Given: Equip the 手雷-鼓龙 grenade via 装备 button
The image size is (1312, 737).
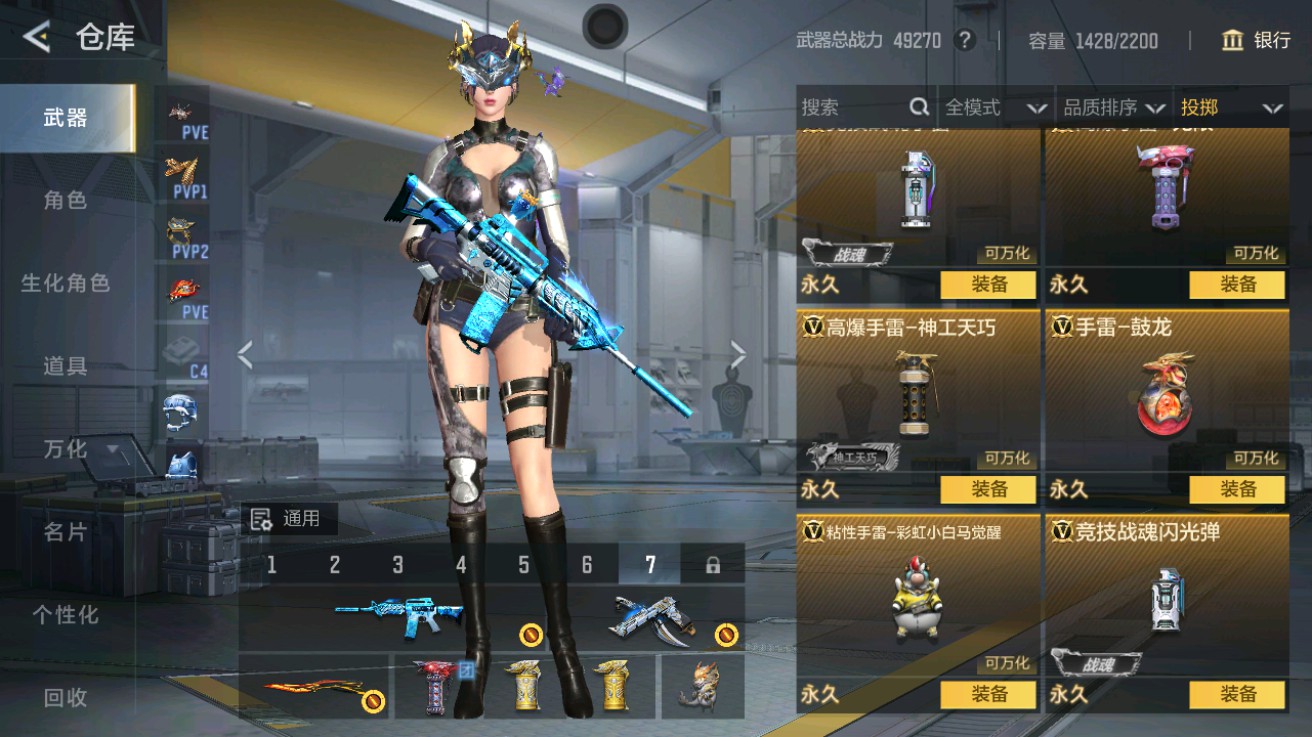Looking at the screenshot, I should click(1238, 490).
